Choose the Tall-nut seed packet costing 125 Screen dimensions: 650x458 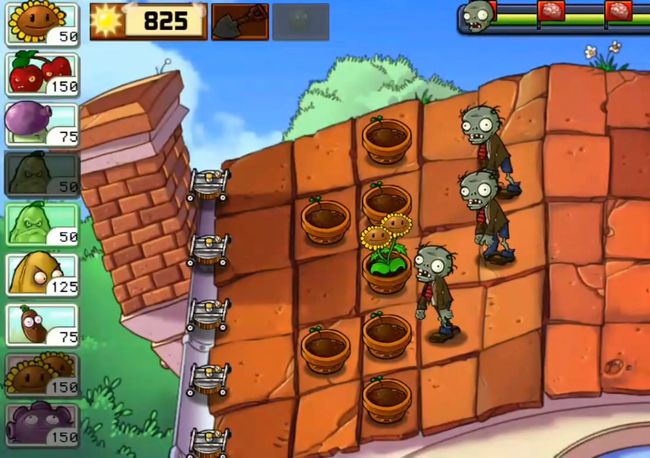click(42, 274)
